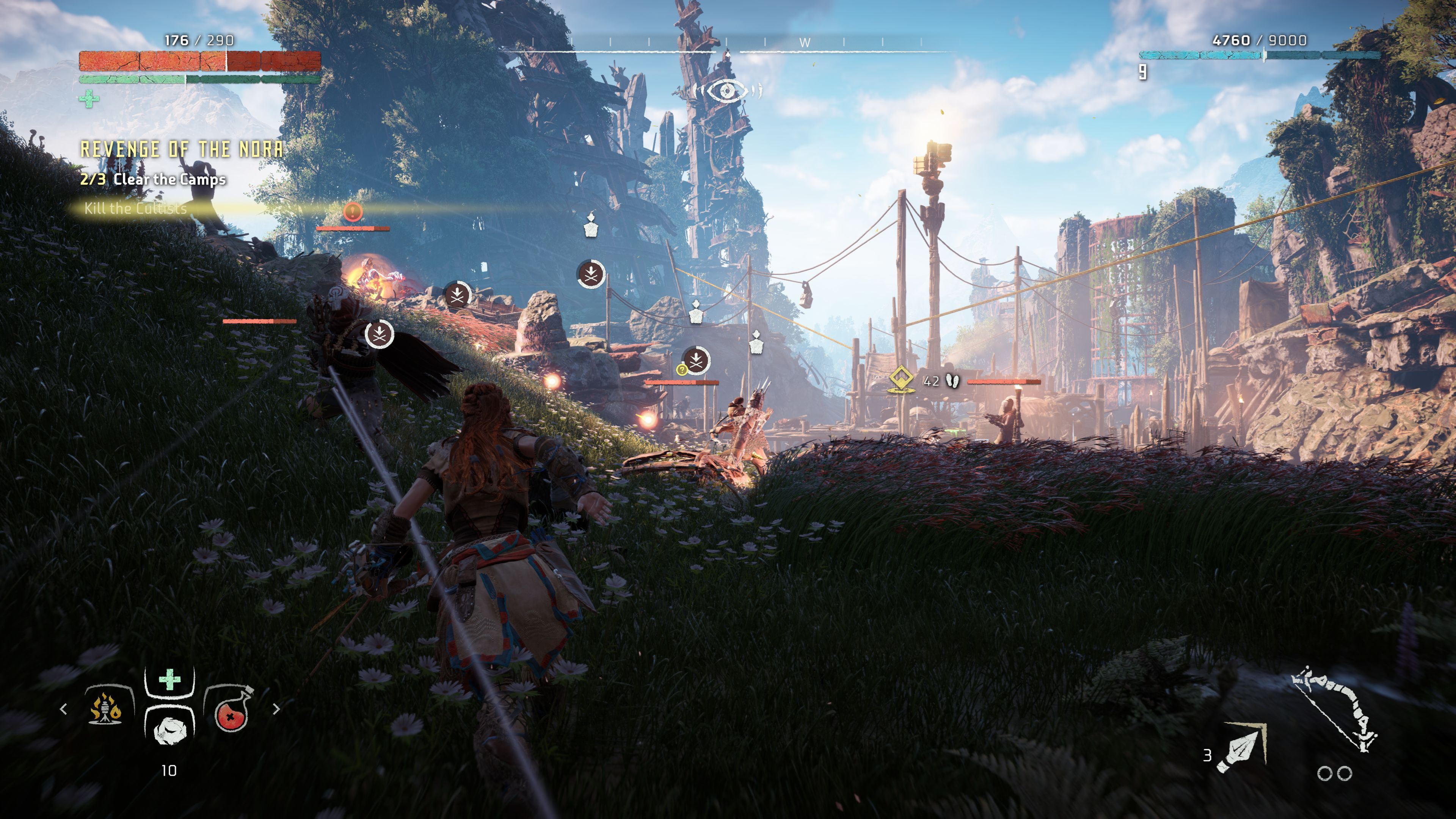Cycle tools with the right chevron arrow

(276, 709)
